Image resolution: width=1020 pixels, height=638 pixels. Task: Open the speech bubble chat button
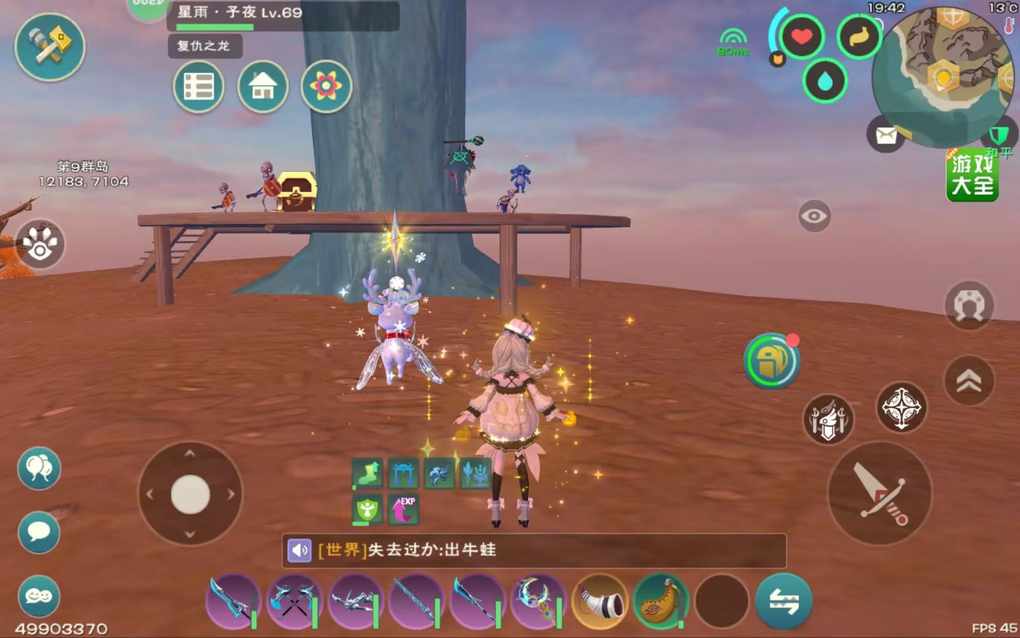[39, 532]
